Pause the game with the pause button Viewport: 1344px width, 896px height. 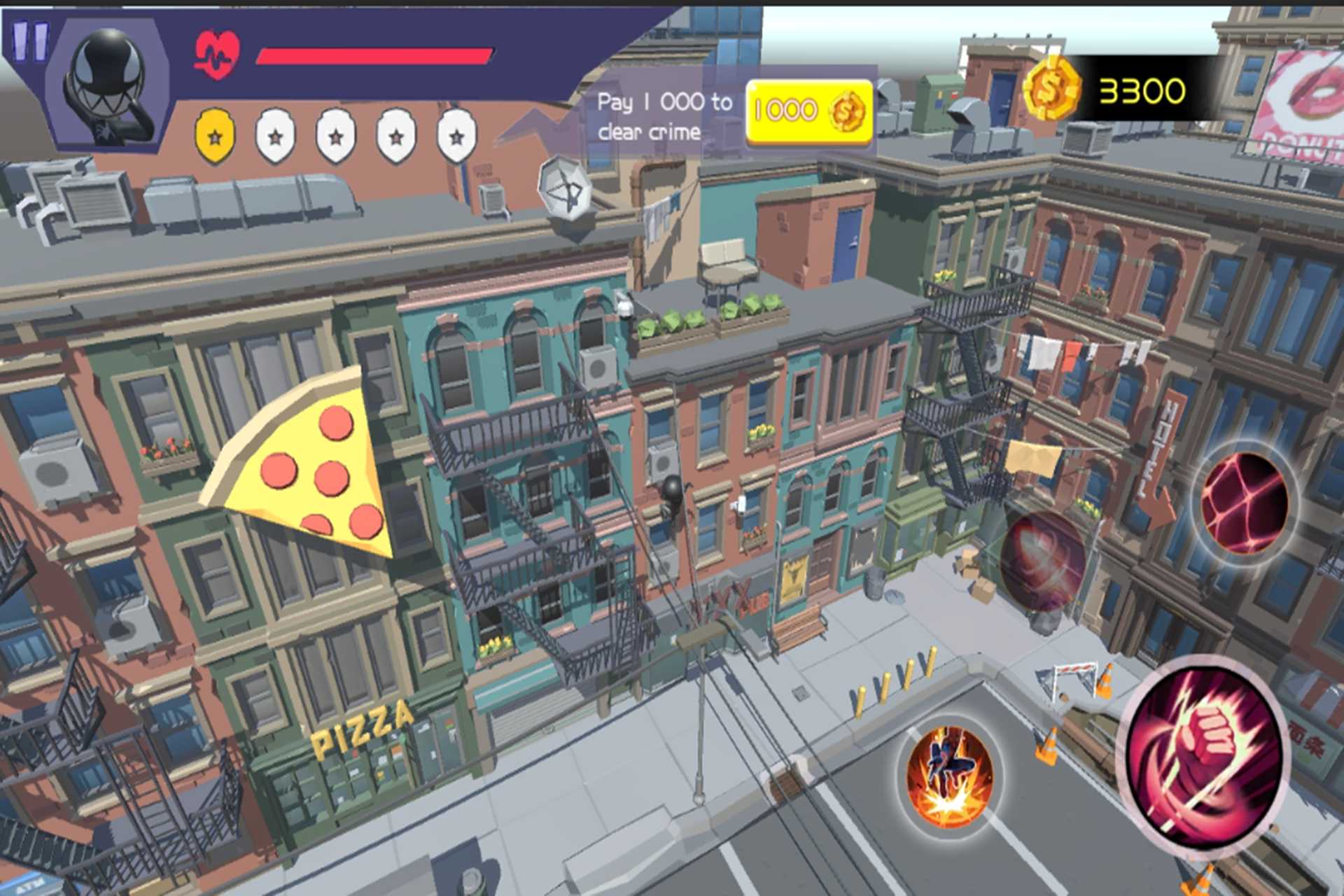[29, 40]
